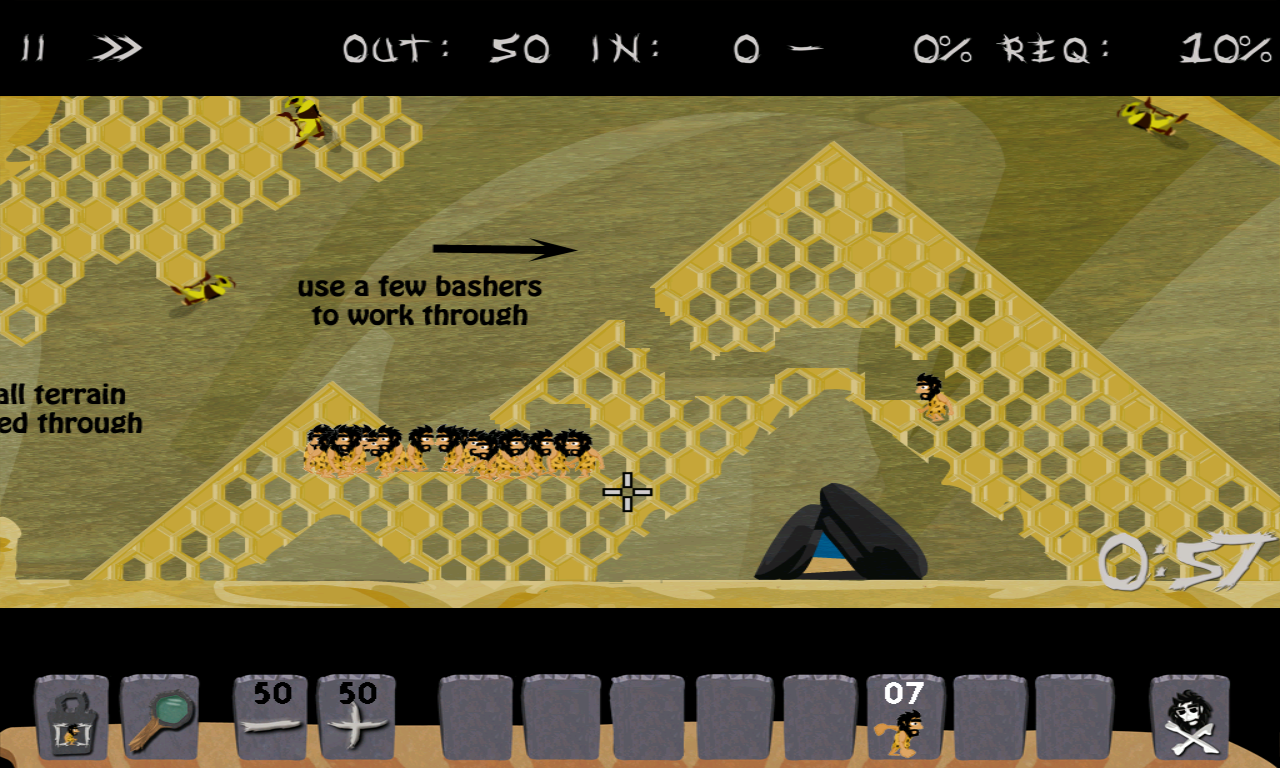Activate the fast-forward arrows

(117, 48)
